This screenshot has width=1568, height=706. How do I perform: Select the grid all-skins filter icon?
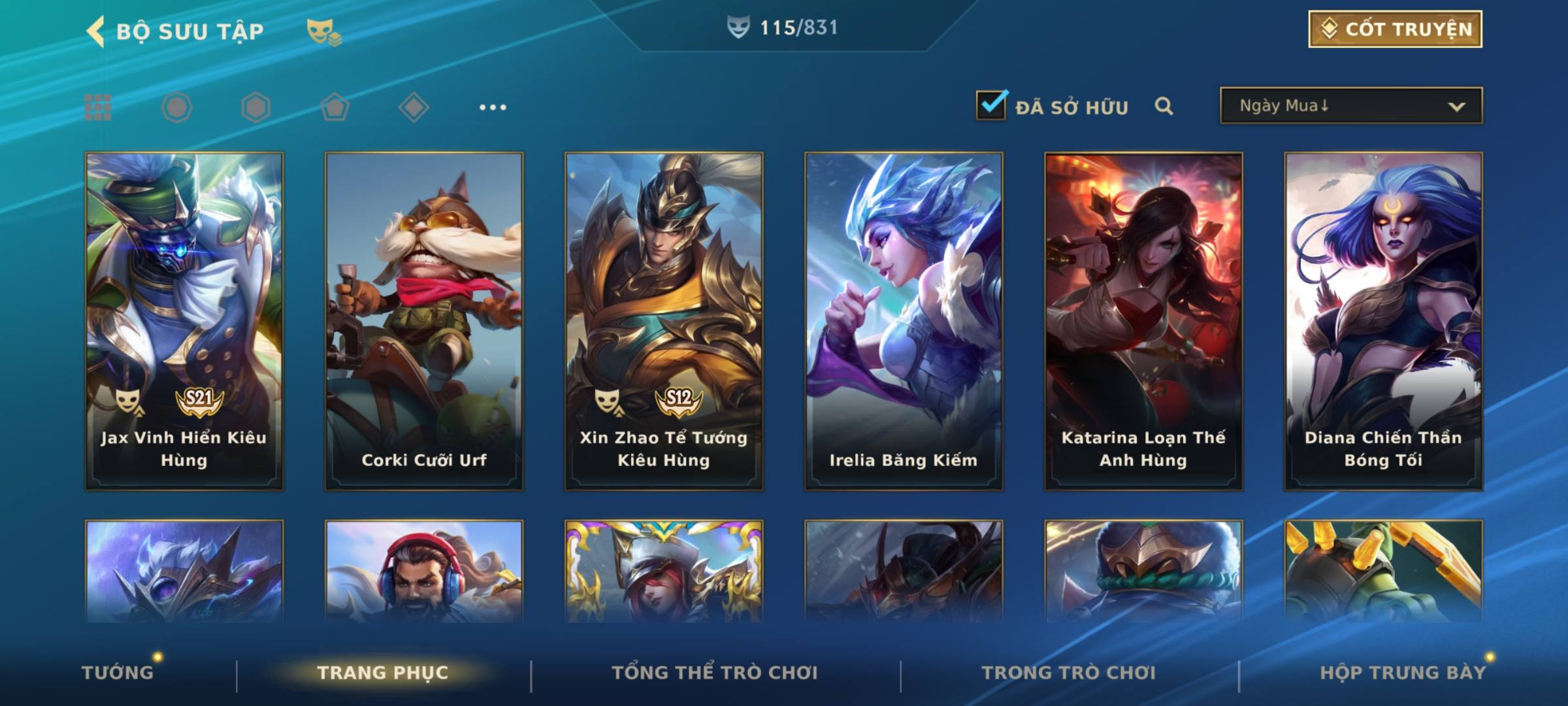click(98, 107)
